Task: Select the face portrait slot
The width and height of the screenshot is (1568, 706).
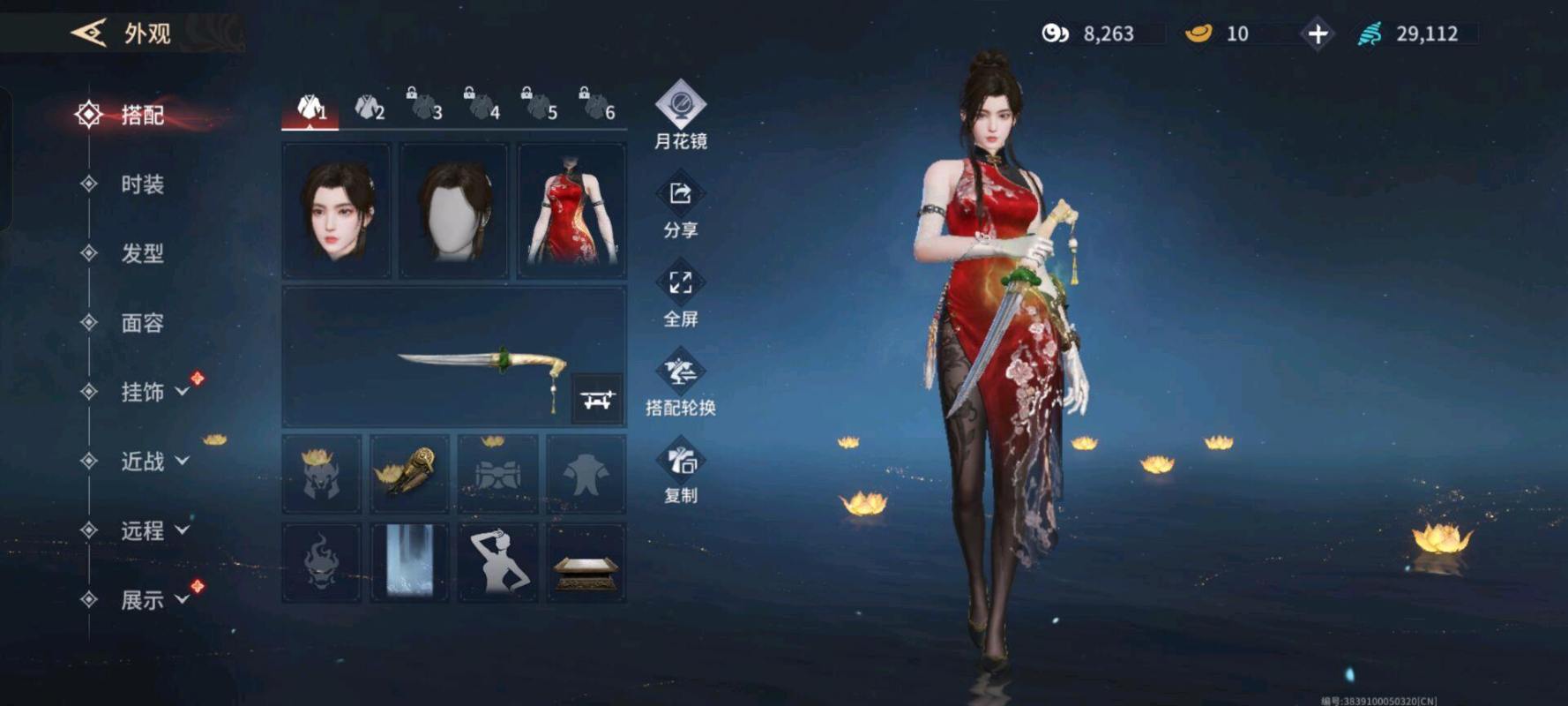Action: pos(336,212)
